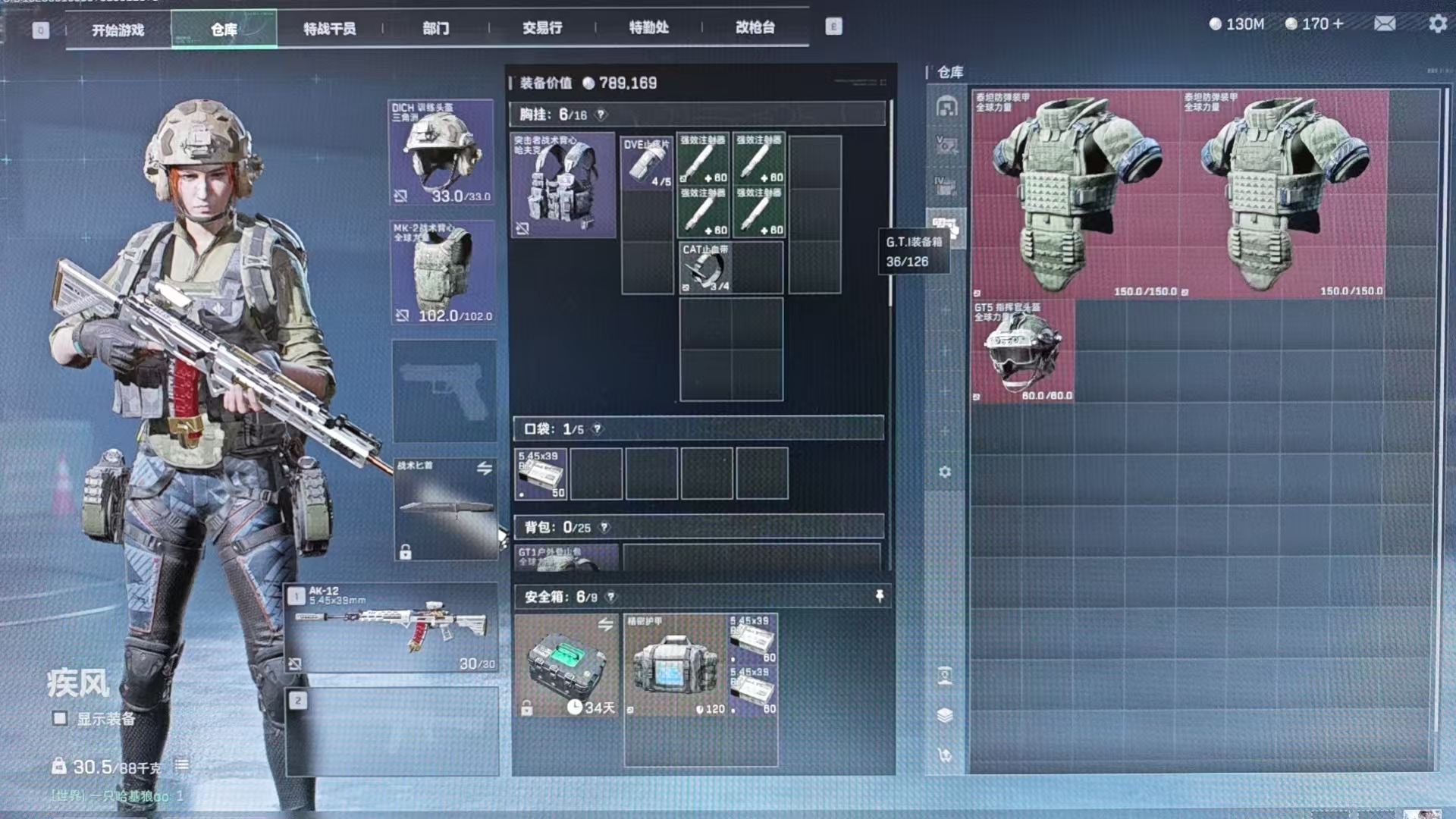Select the GT5 command helmet in stash

[1022, 350]
